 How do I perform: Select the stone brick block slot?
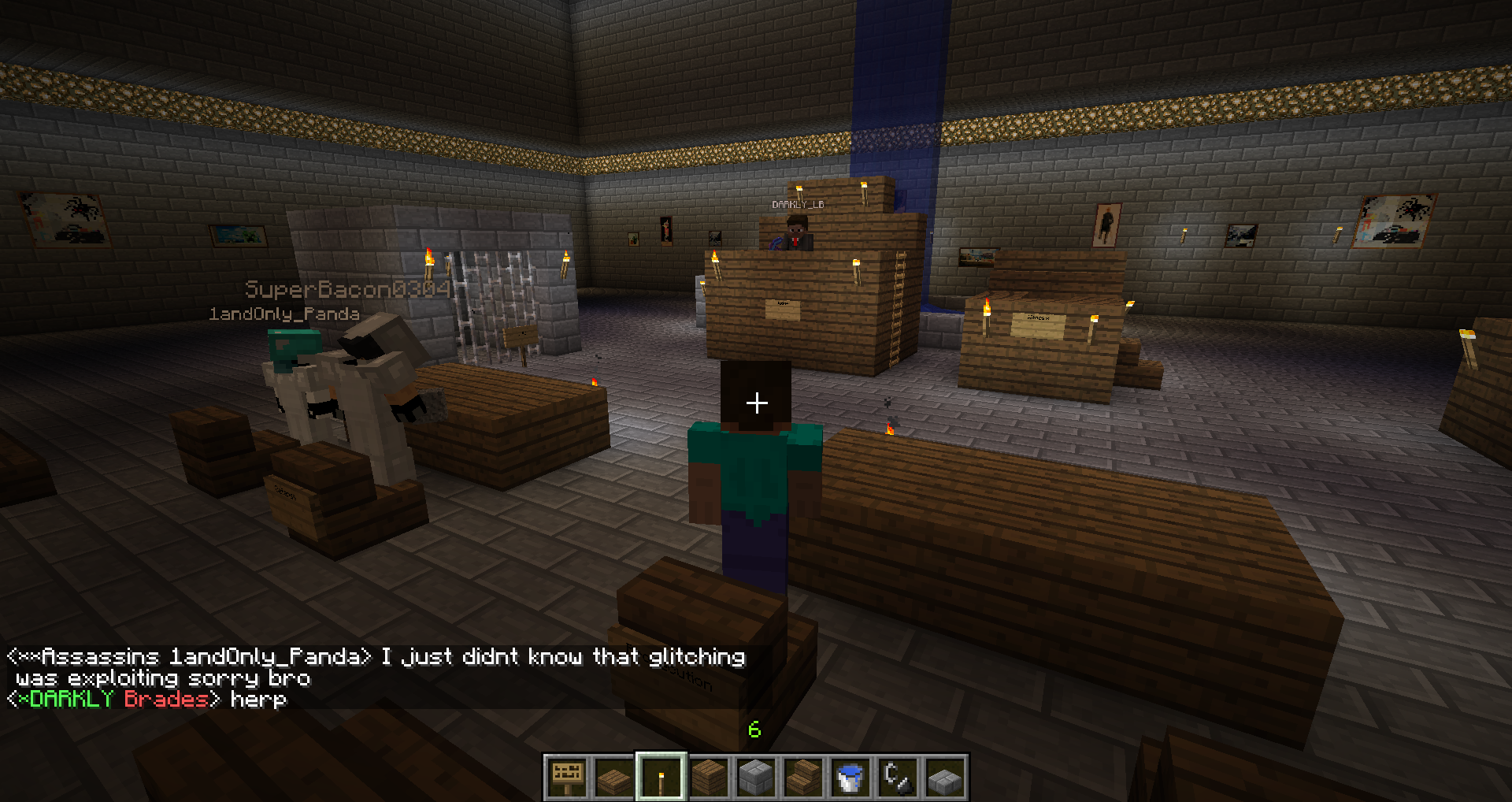coord(756,778)
